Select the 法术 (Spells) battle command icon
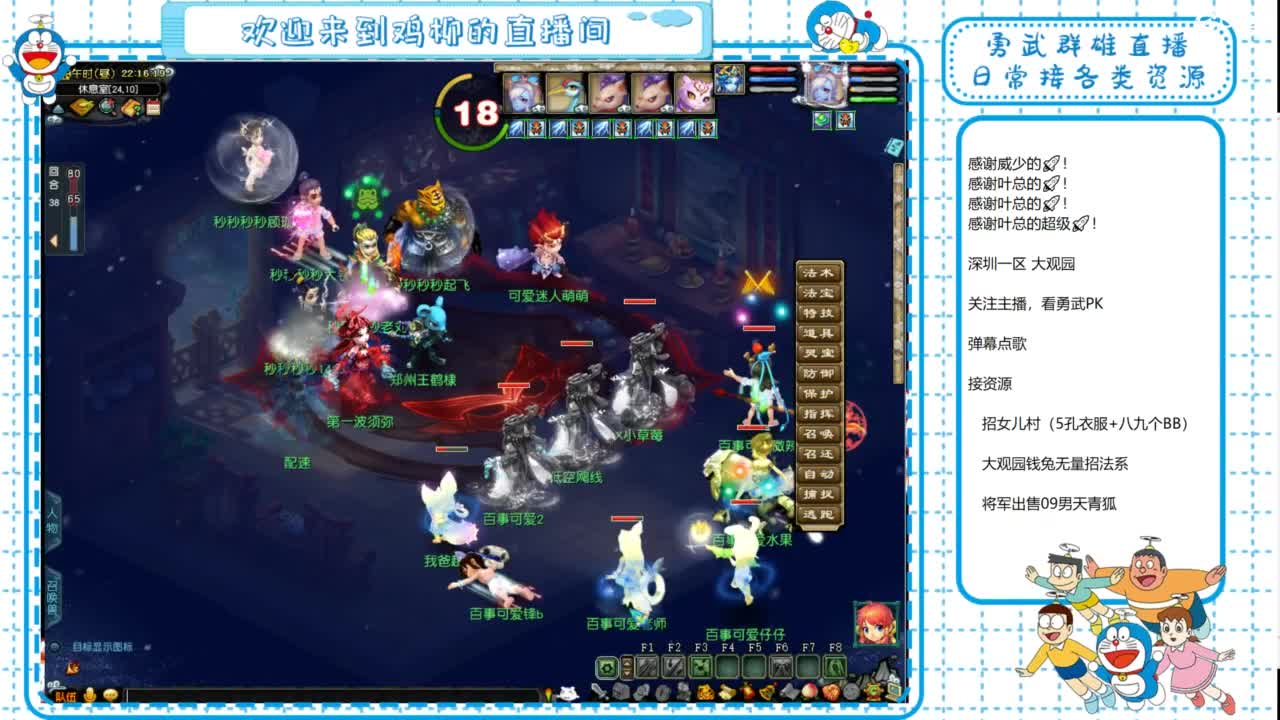This screenshot has width=1280, height=720. tap(818, 272)
